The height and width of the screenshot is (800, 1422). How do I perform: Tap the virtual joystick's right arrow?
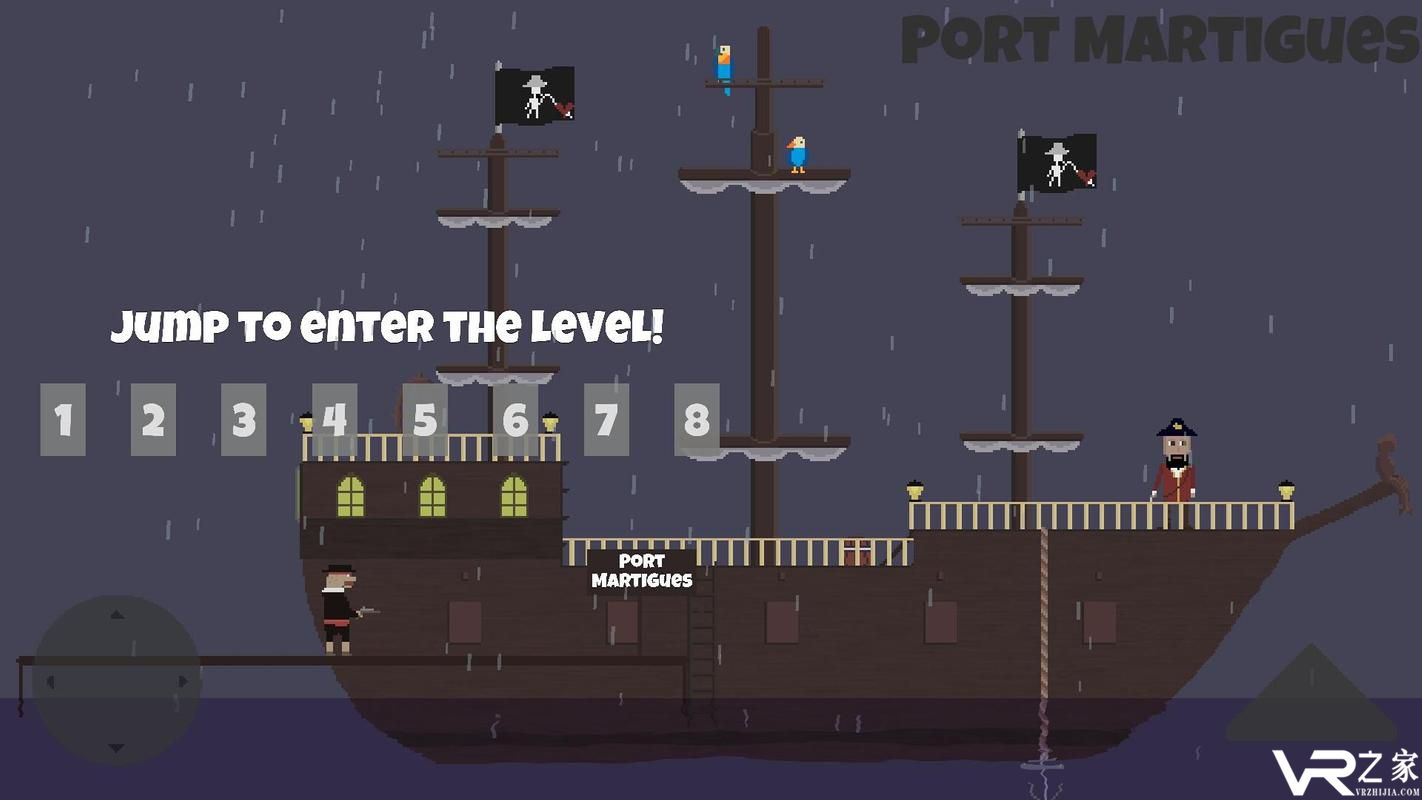pyautogui.click(x=183, y=682)
